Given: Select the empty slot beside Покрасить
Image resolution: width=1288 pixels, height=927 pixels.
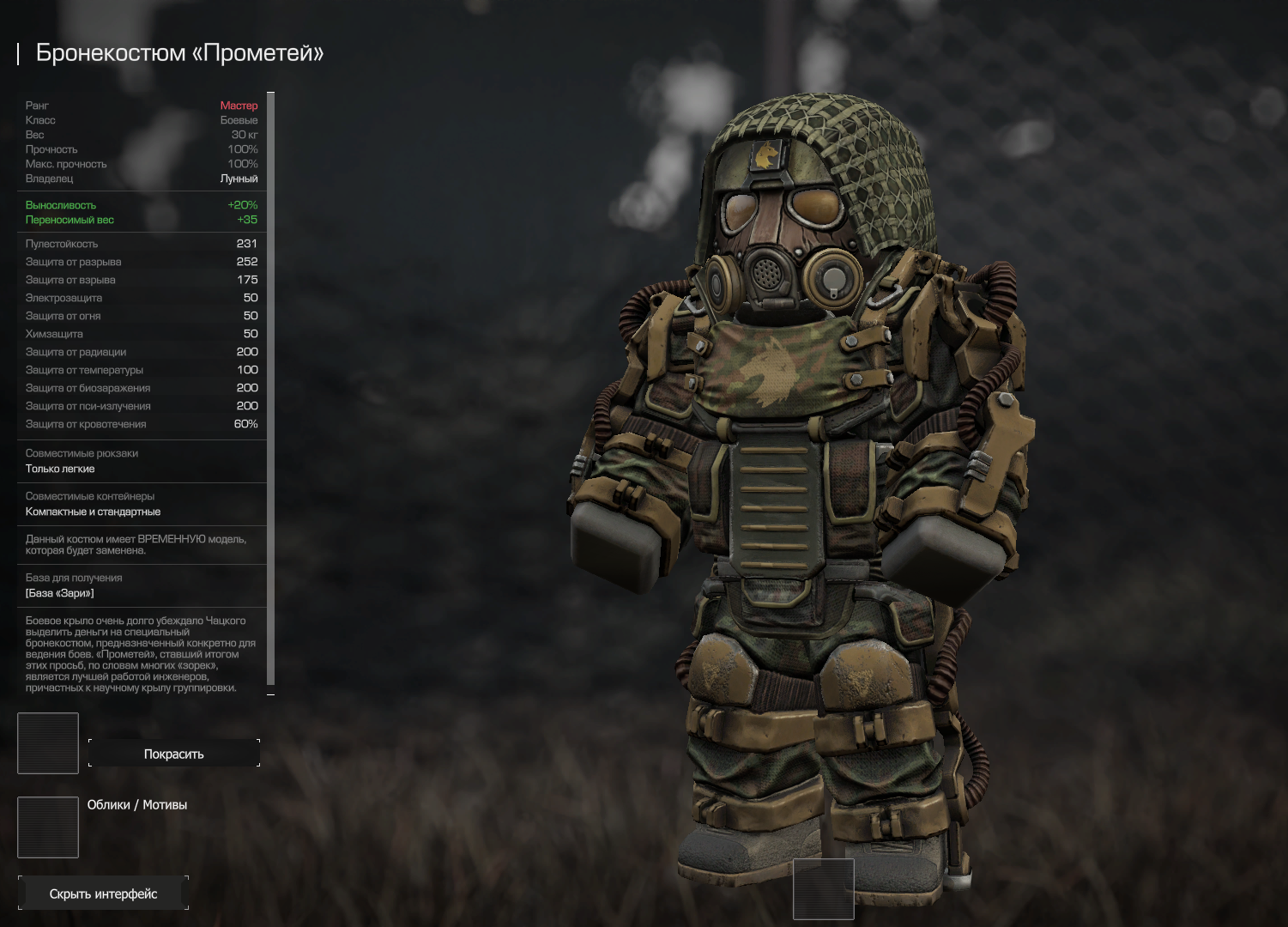Looking at the screenshot, I should tap(48, 743).
